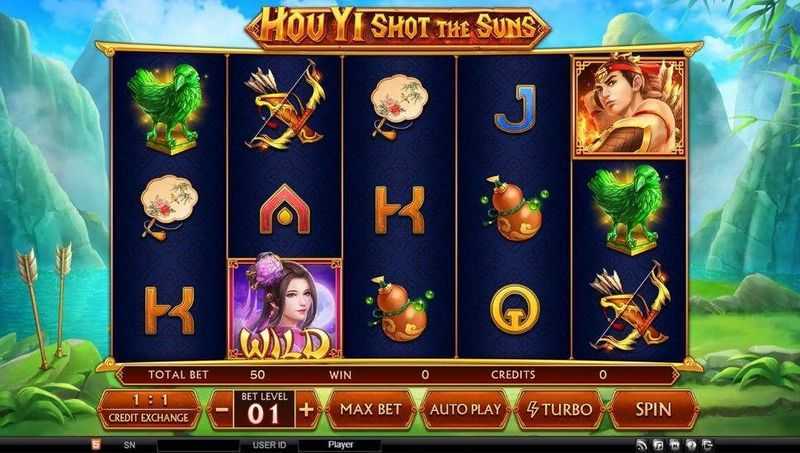The image size is (800, 453).
Task: Set the wager with Max Bet
Action: tap(370, 409)
